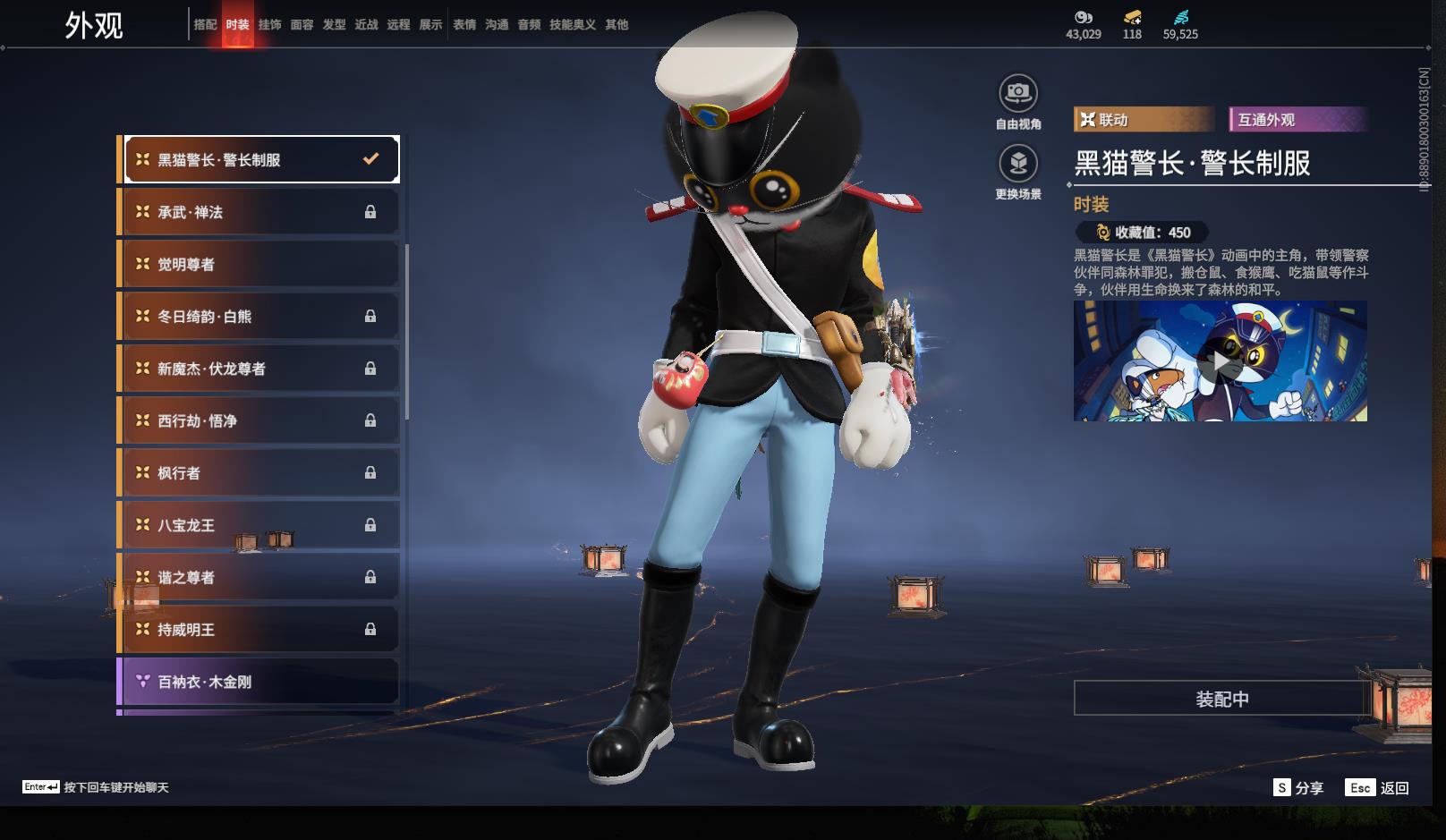This screenshot has height=840, width=1446.
Task: Show the 表情 tab
Action: 464,25
